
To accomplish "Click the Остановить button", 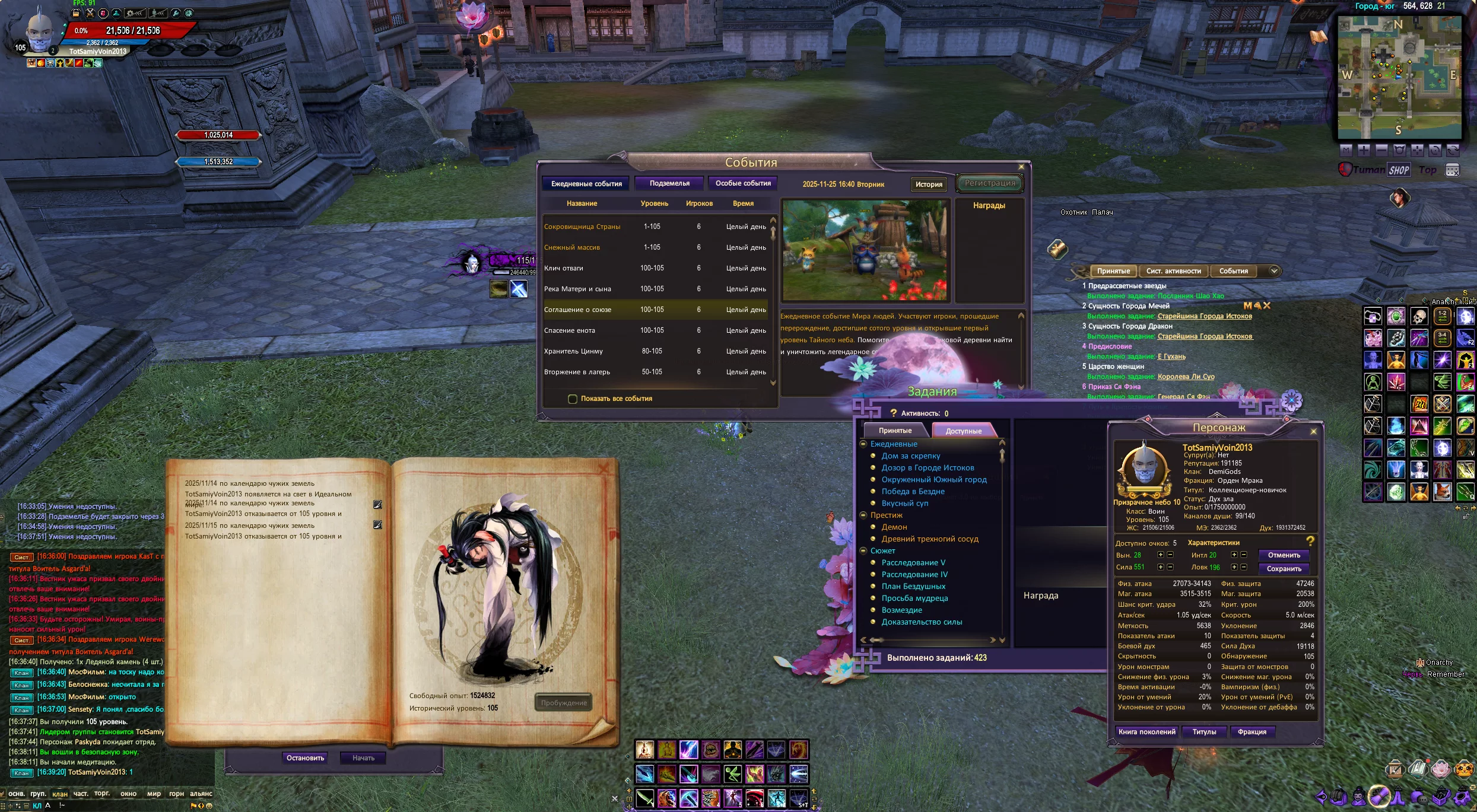I will coord(305,758).
